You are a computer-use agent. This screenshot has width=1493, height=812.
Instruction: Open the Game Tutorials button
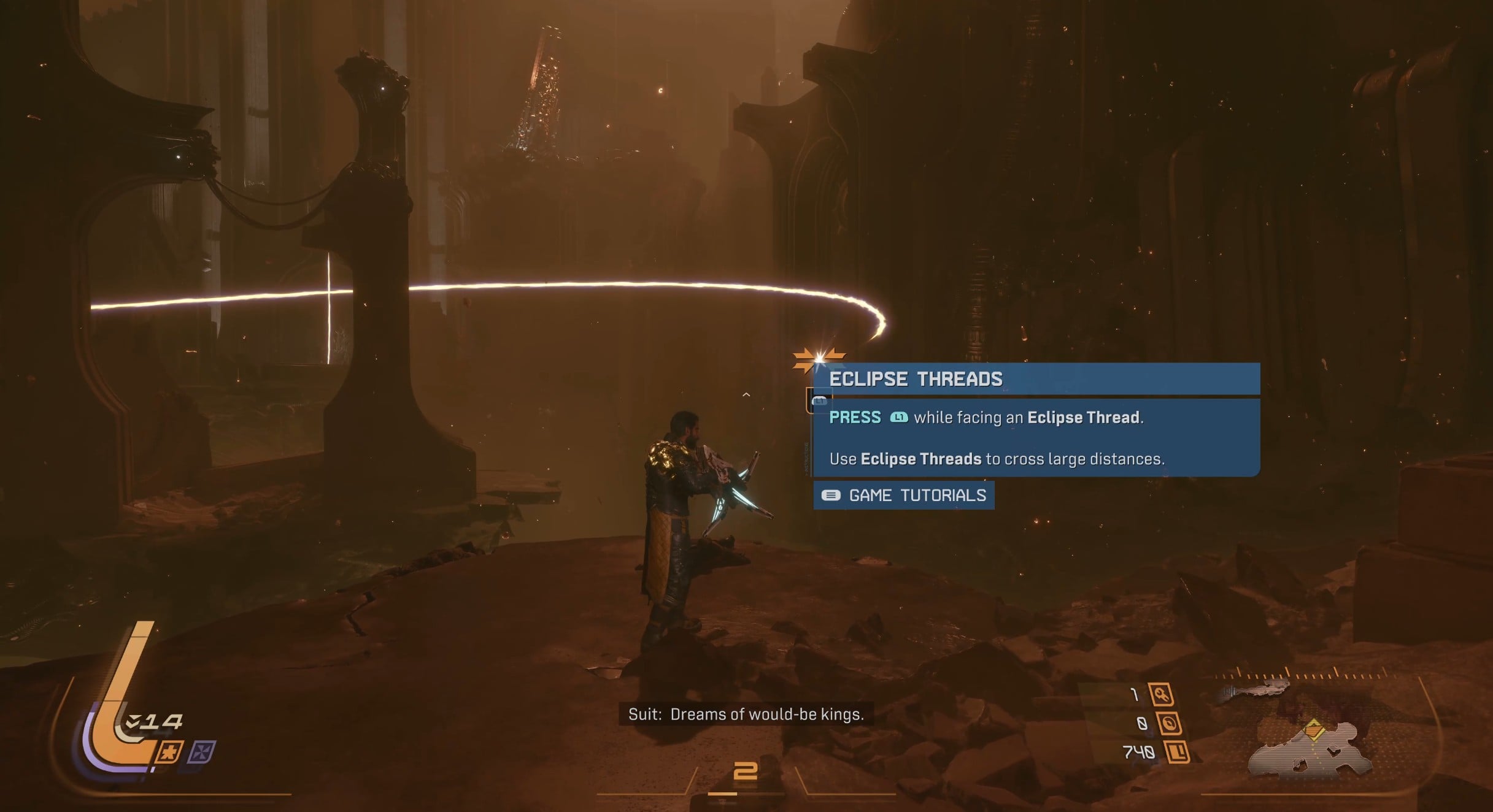click(x=904, y=496)
